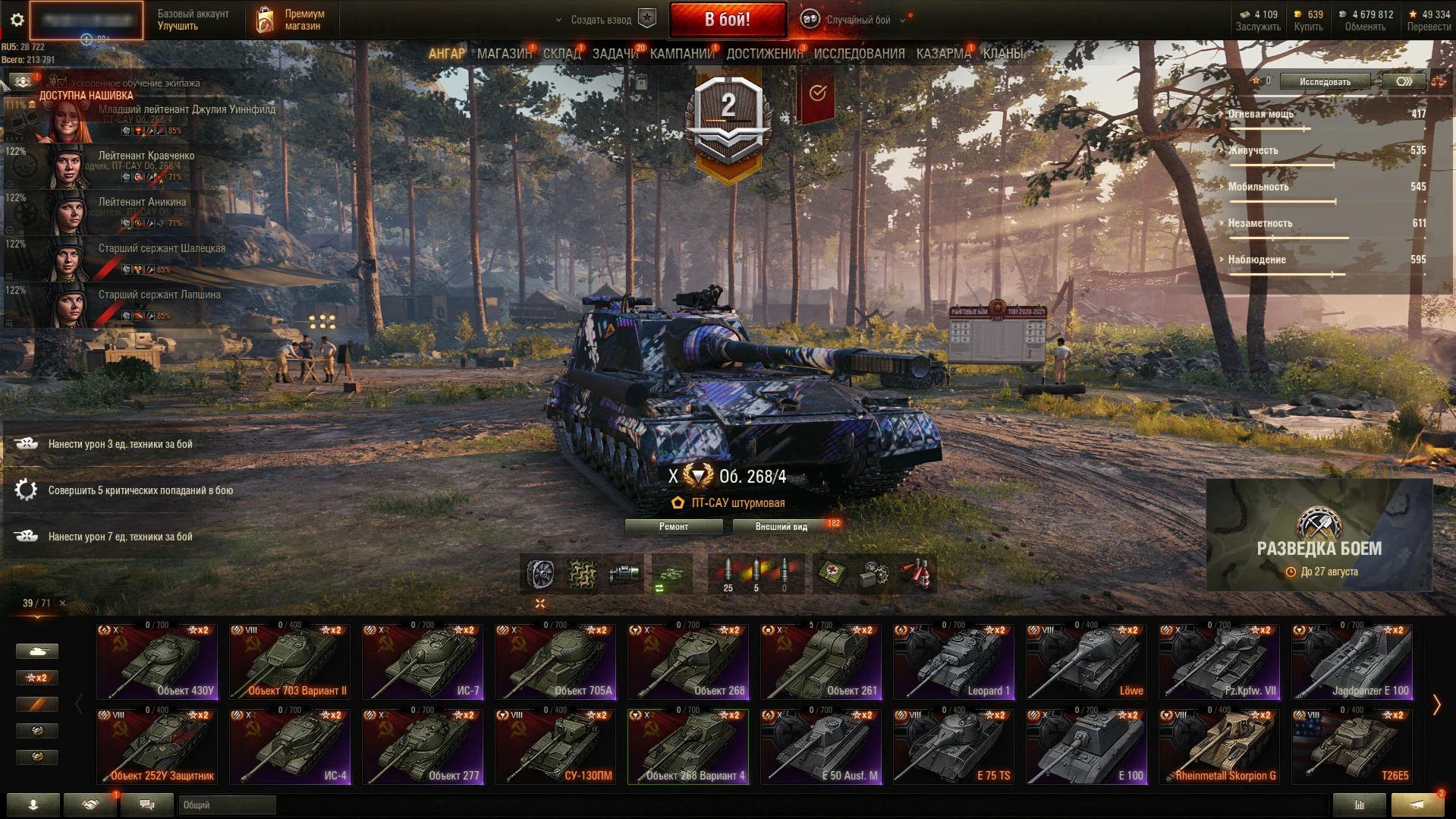Open the ИССЛЕДОВАНИЯ tab
The image size is (1456, 819).
coord(859,54)
